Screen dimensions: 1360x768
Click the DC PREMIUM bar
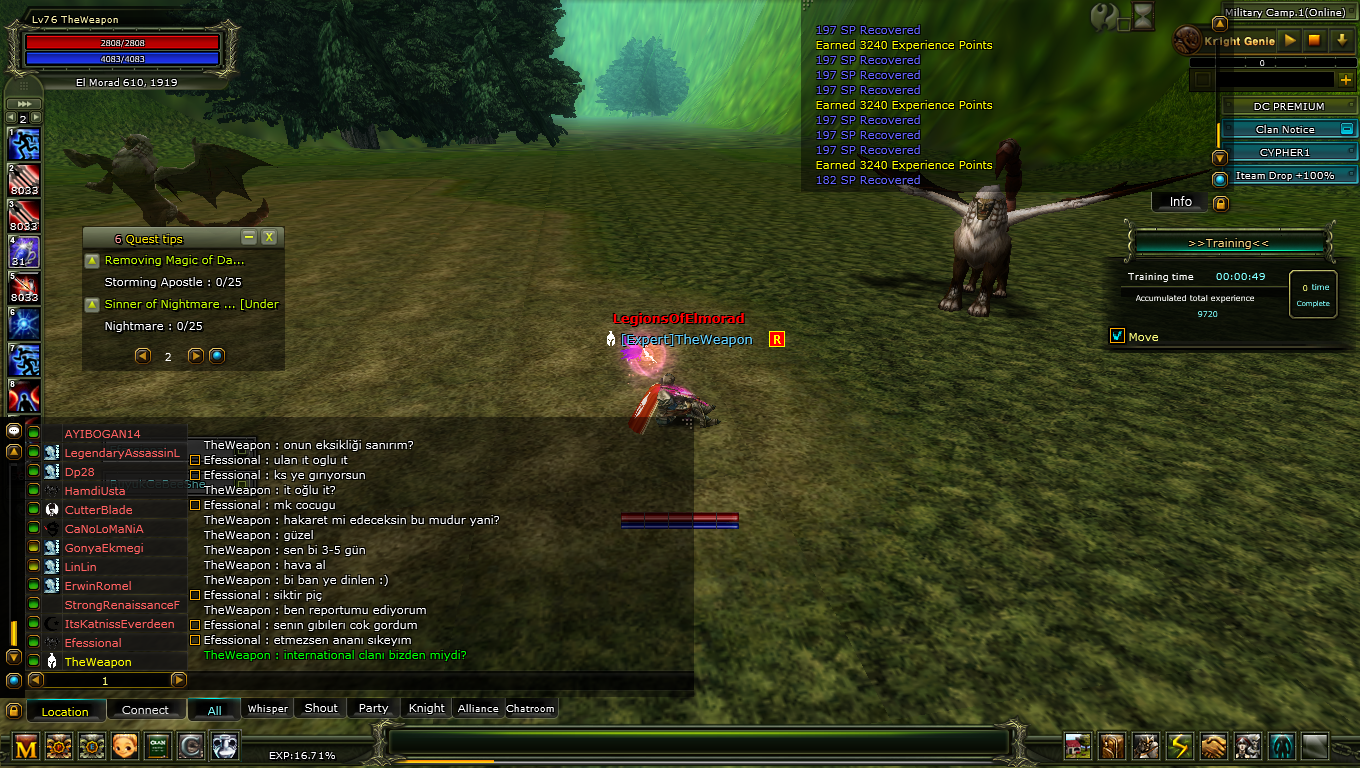point(1288,106)
